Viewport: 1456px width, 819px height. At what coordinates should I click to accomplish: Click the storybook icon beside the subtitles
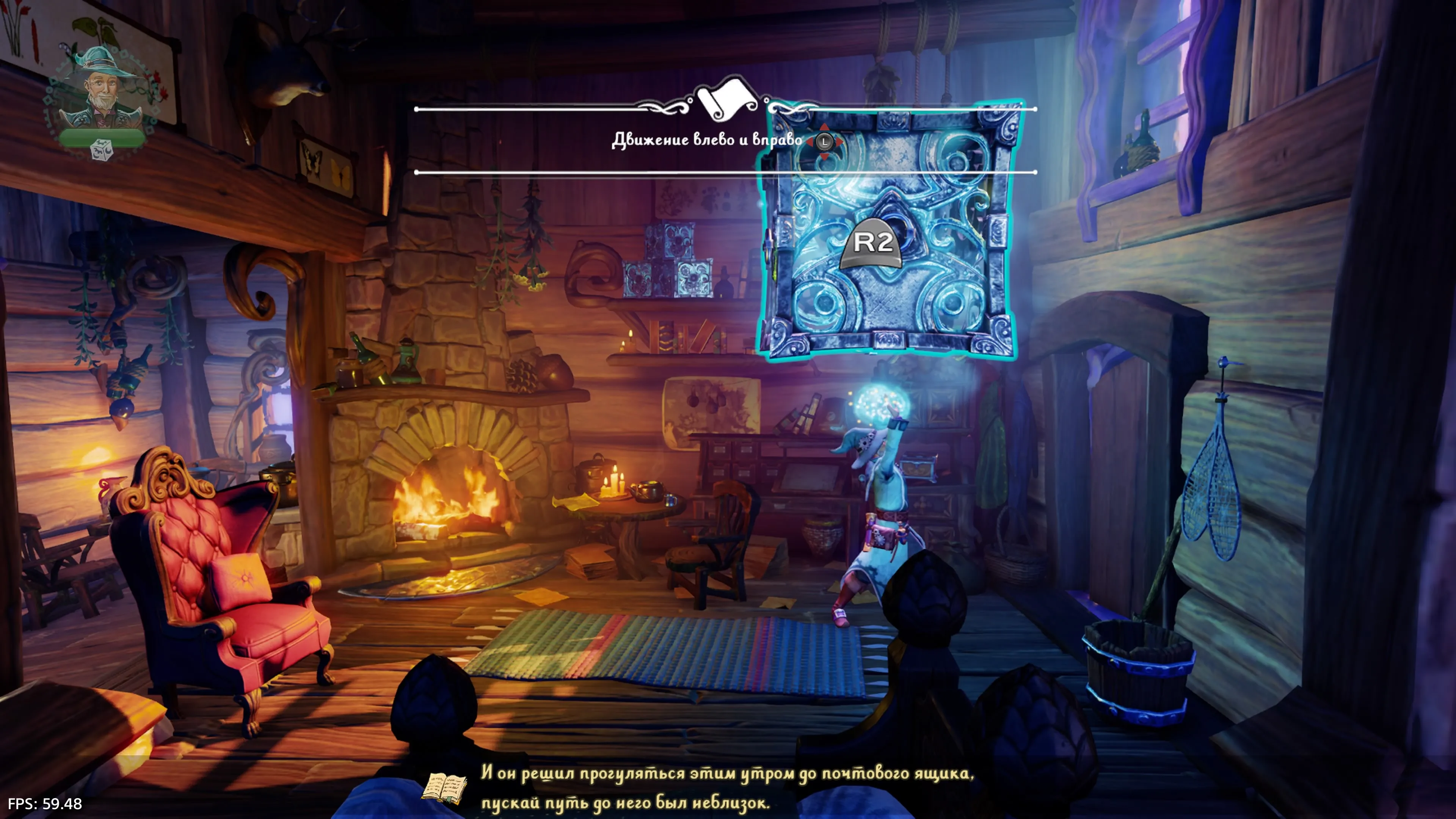(444, 788)
